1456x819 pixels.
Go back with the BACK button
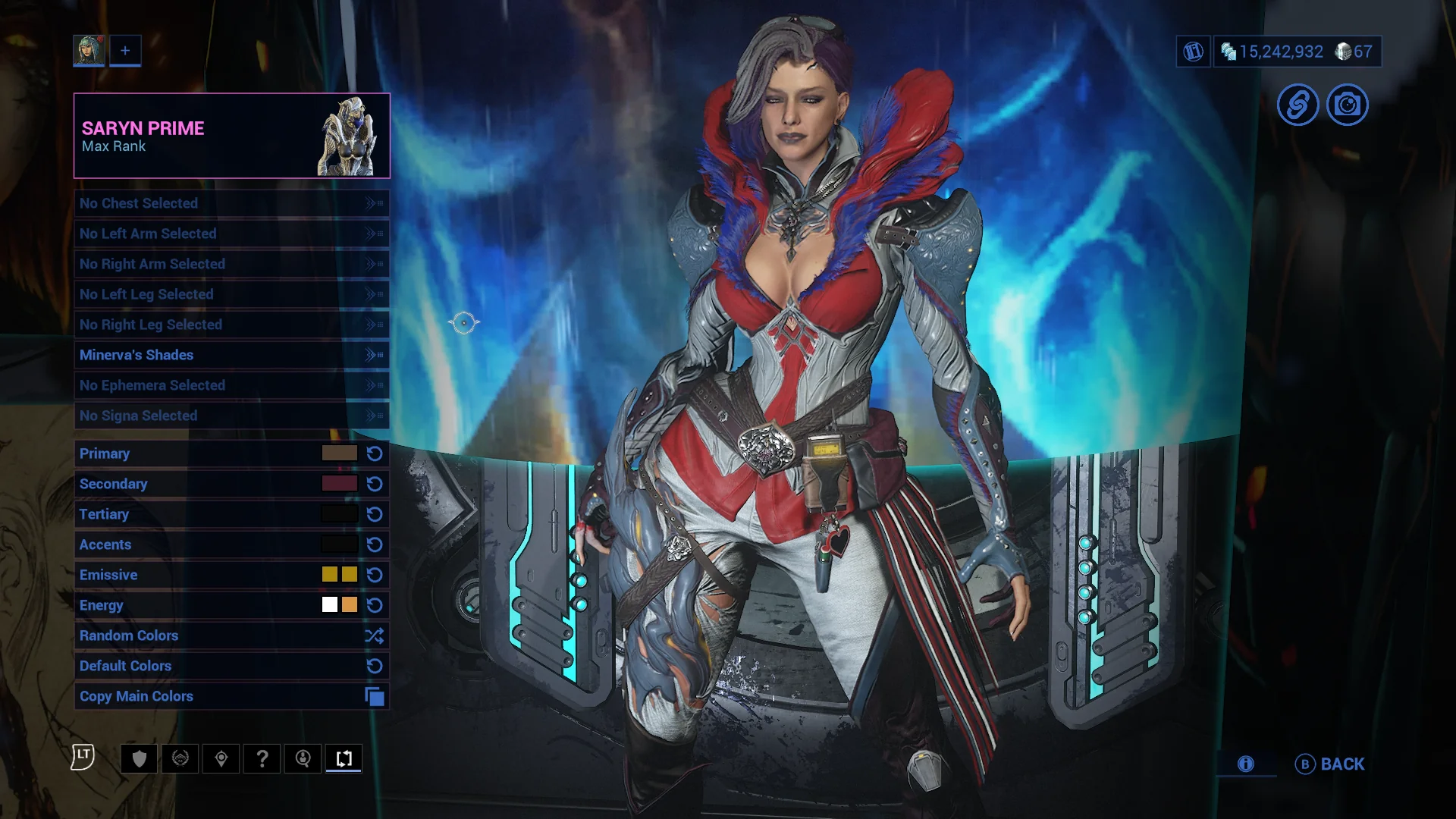click(1330, 764)
